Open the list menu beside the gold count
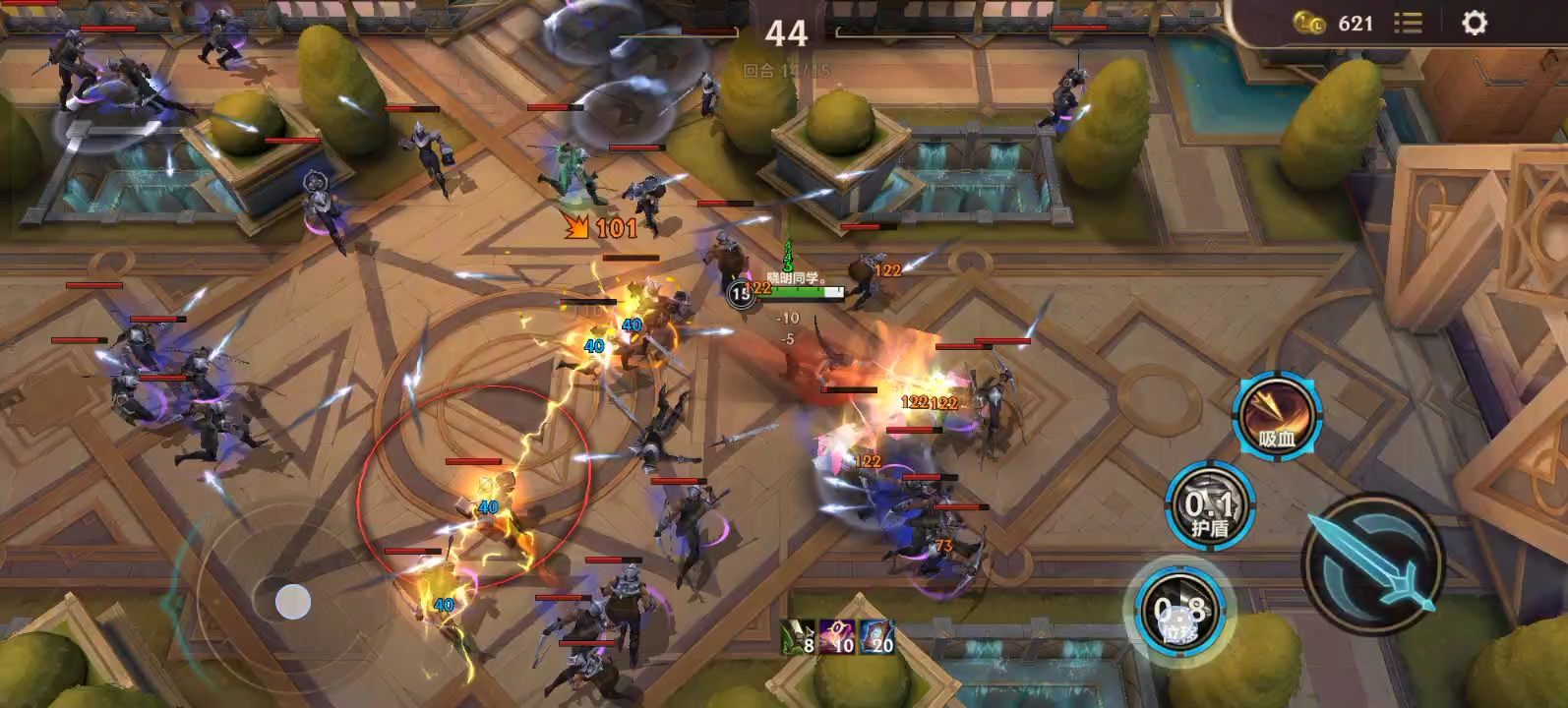The image size is (1568, 708). [1408, 23]
